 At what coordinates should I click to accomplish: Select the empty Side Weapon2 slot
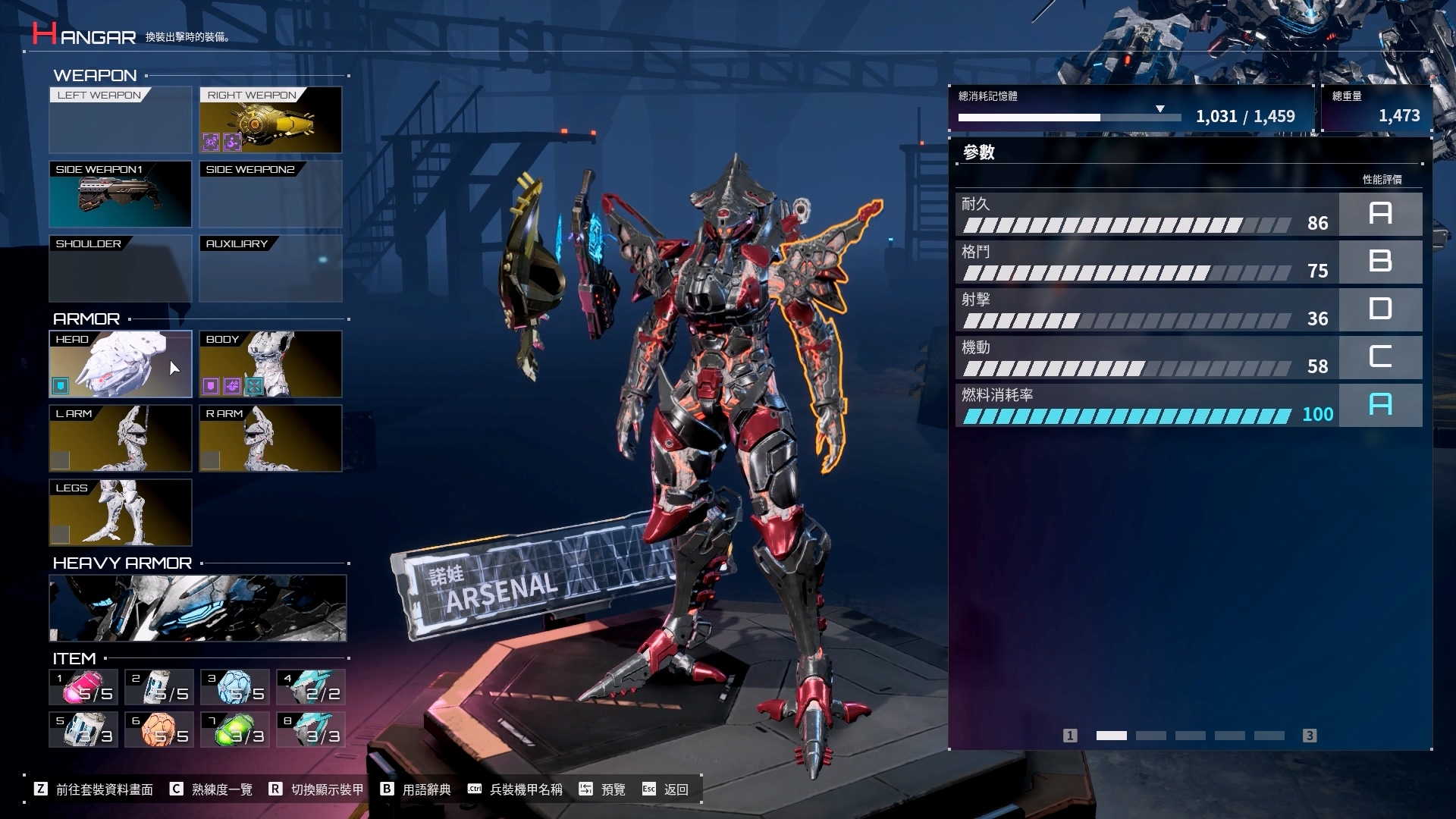(270, 194)
